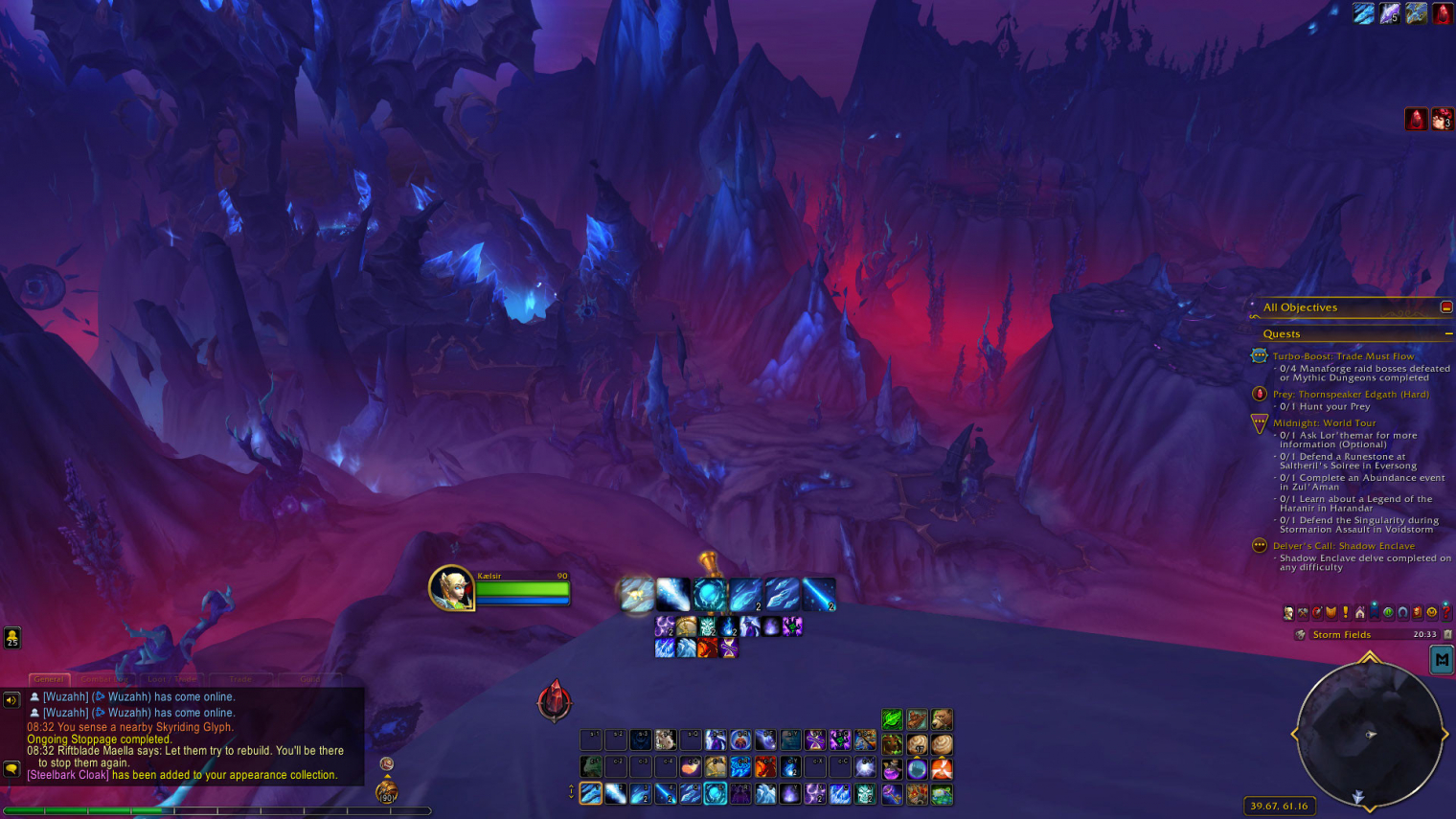Toggle the chat voice speaker button
This screenshot has height=819, width=1456.
(x=11, y=700)
